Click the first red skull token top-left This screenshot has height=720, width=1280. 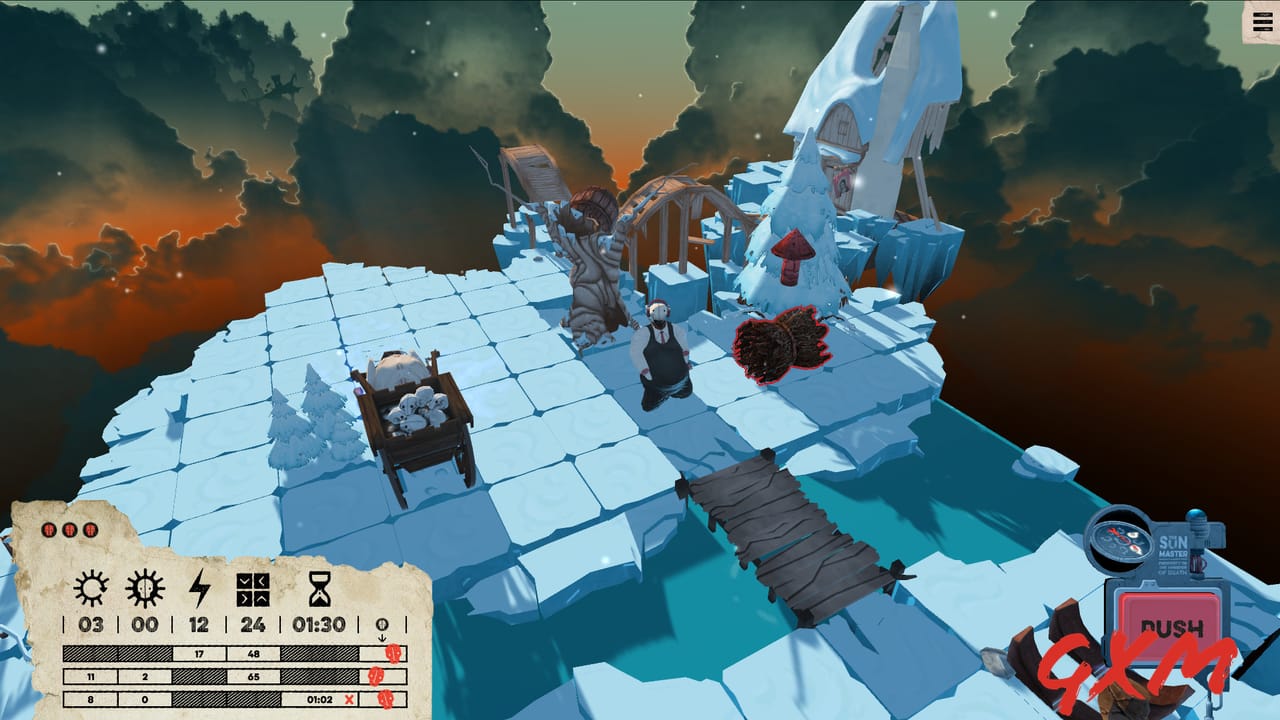(x=49, y=530)
